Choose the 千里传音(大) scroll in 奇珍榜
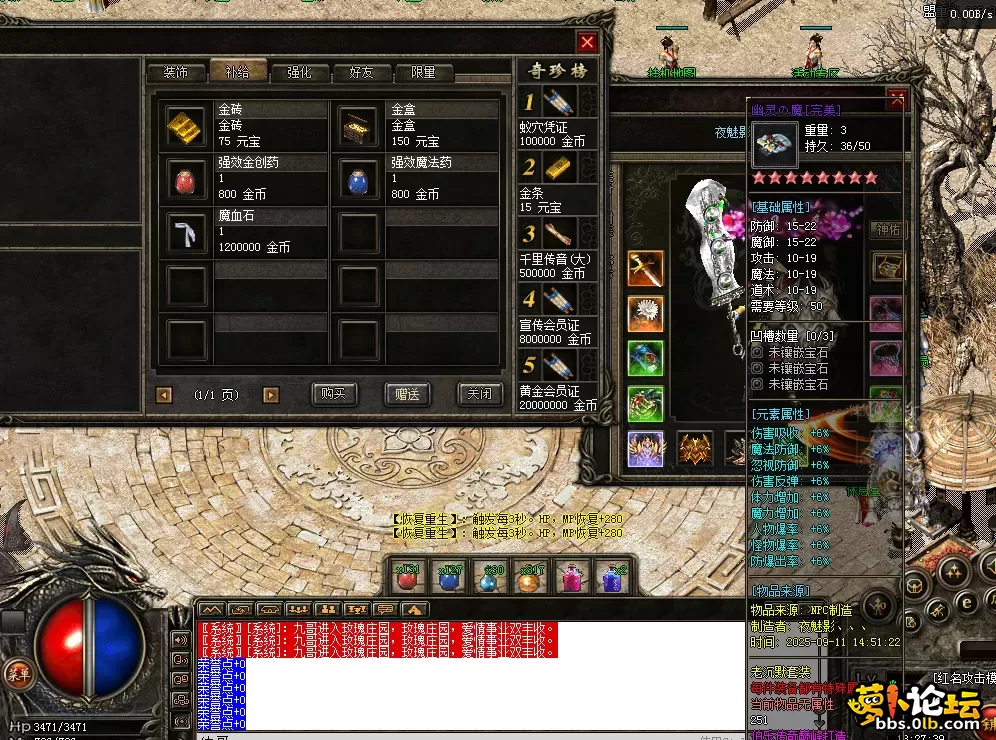This screenshot has width=996, height=740. point(558,234)
